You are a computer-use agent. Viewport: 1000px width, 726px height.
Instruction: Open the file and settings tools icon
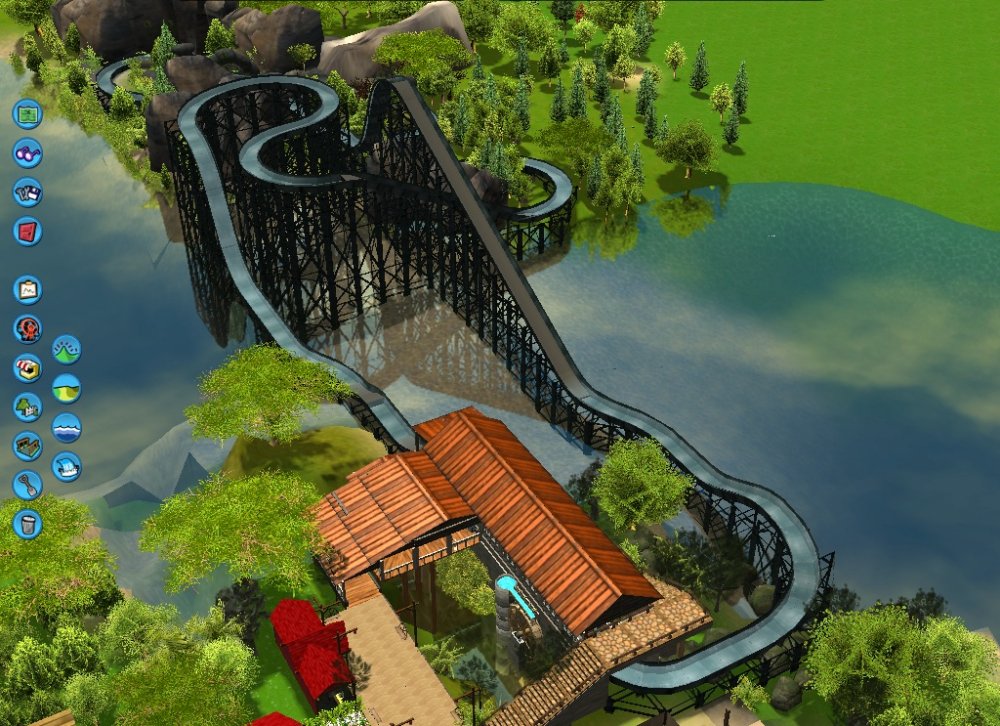[x=27, y=192]
